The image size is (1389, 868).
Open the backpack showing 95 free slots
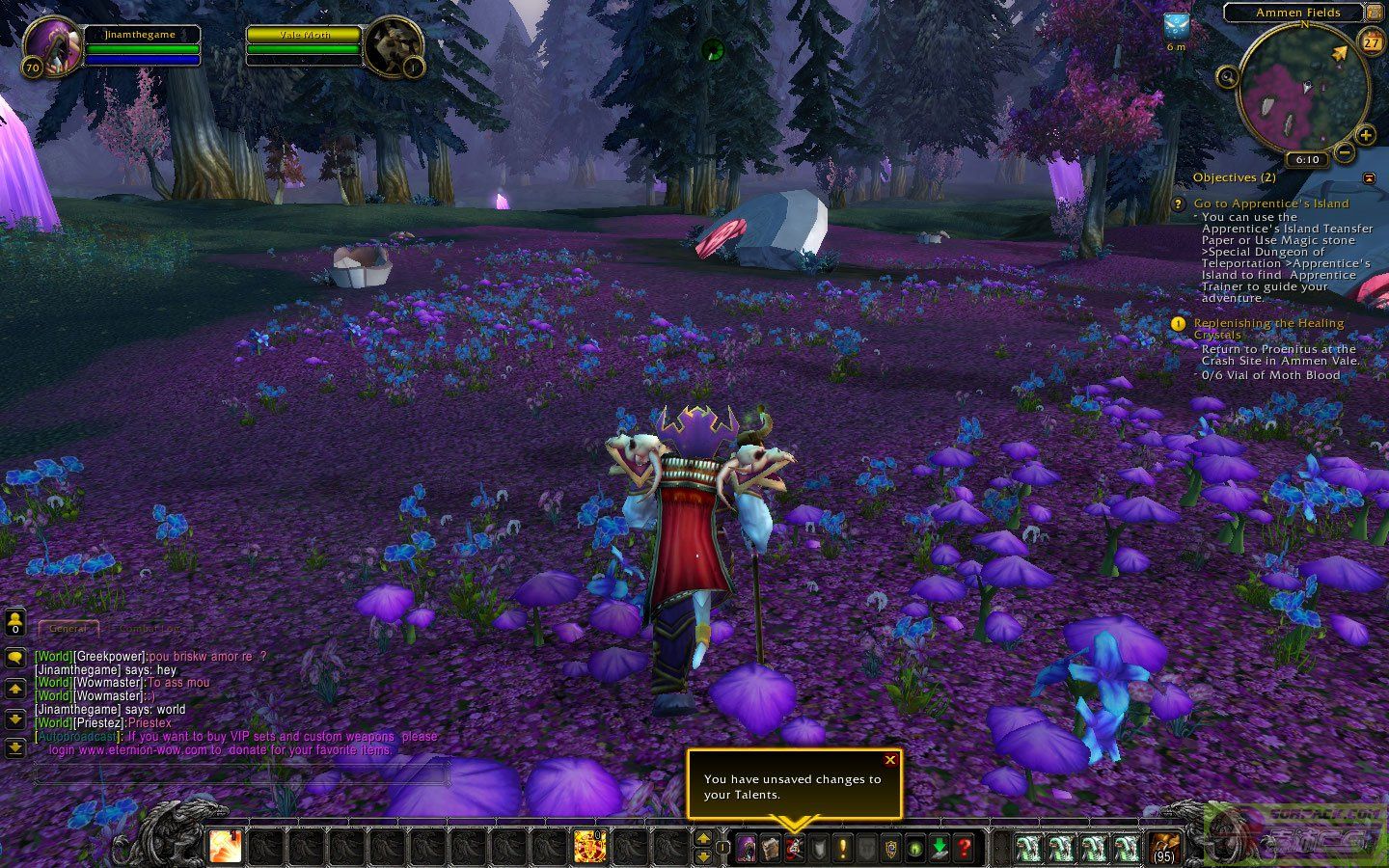[1164, 847]
